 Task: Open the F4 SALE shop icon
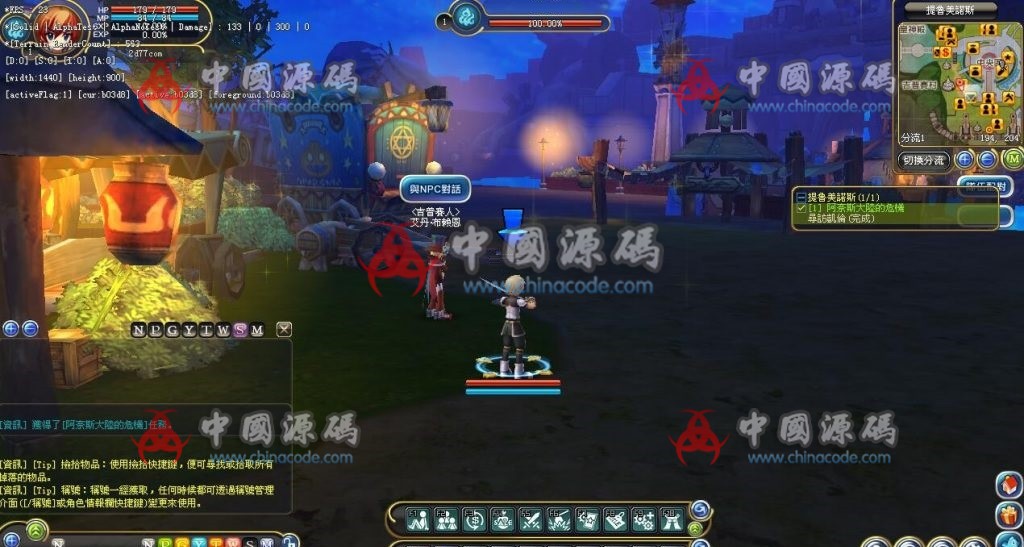[503, 519]
